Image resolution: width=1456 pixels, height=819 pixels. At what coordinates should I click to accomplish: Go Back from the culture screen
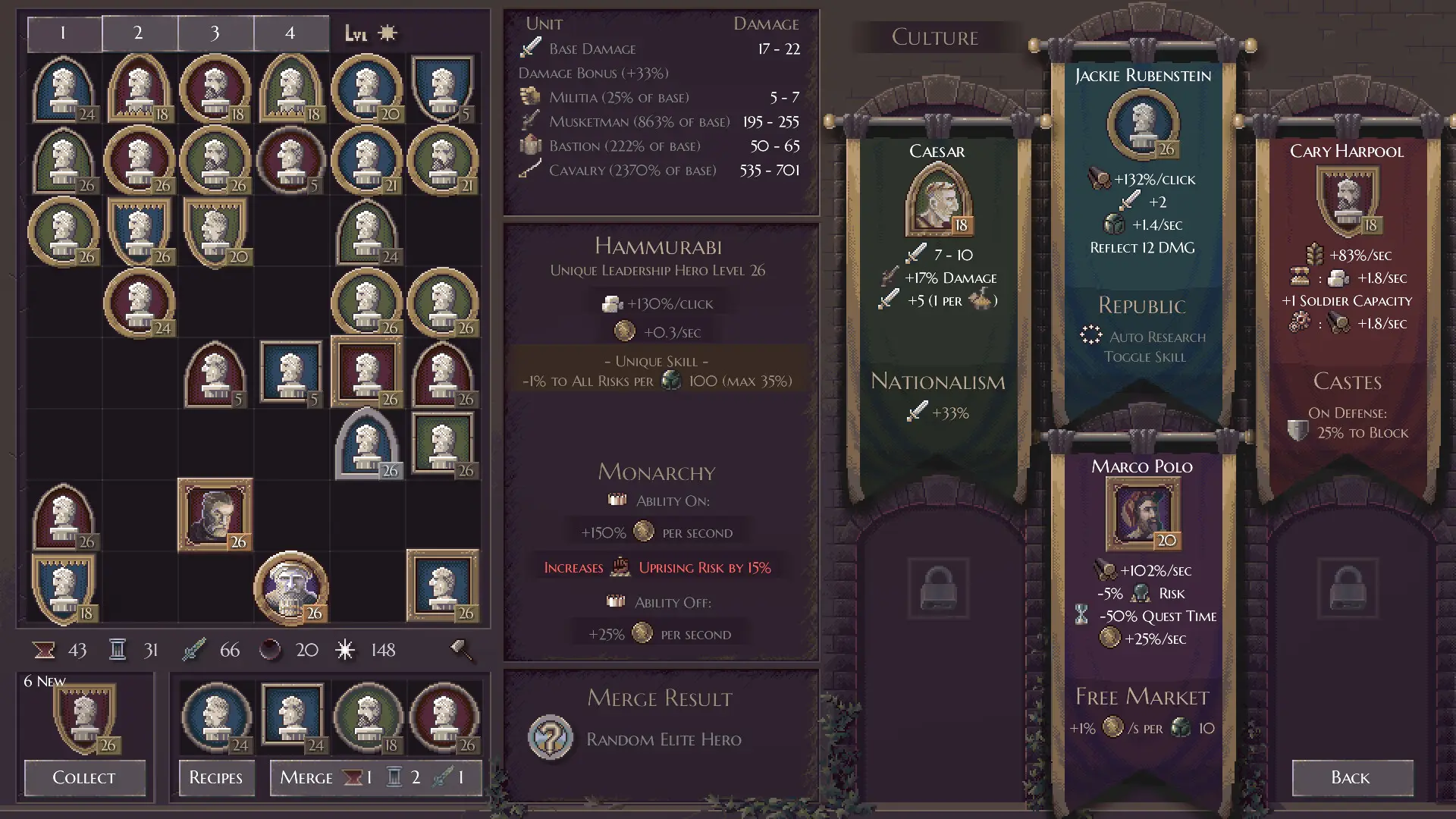coord(1351,777)
